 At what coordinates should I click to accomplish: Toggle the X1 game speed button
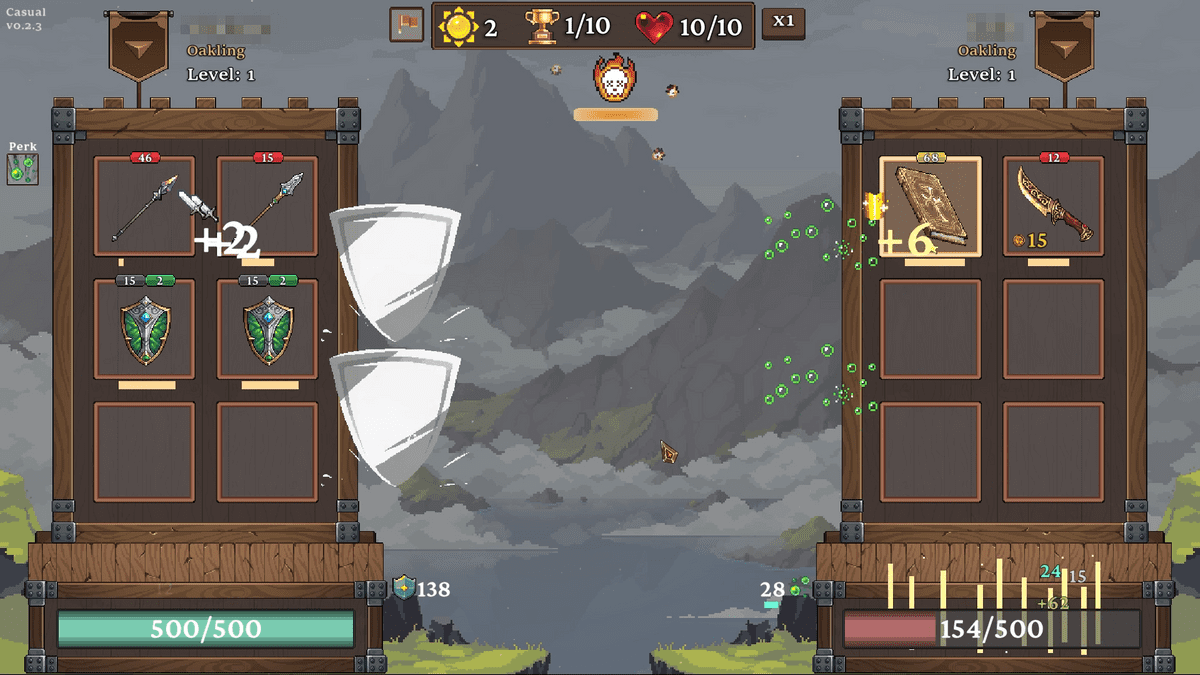pos(783,23)
